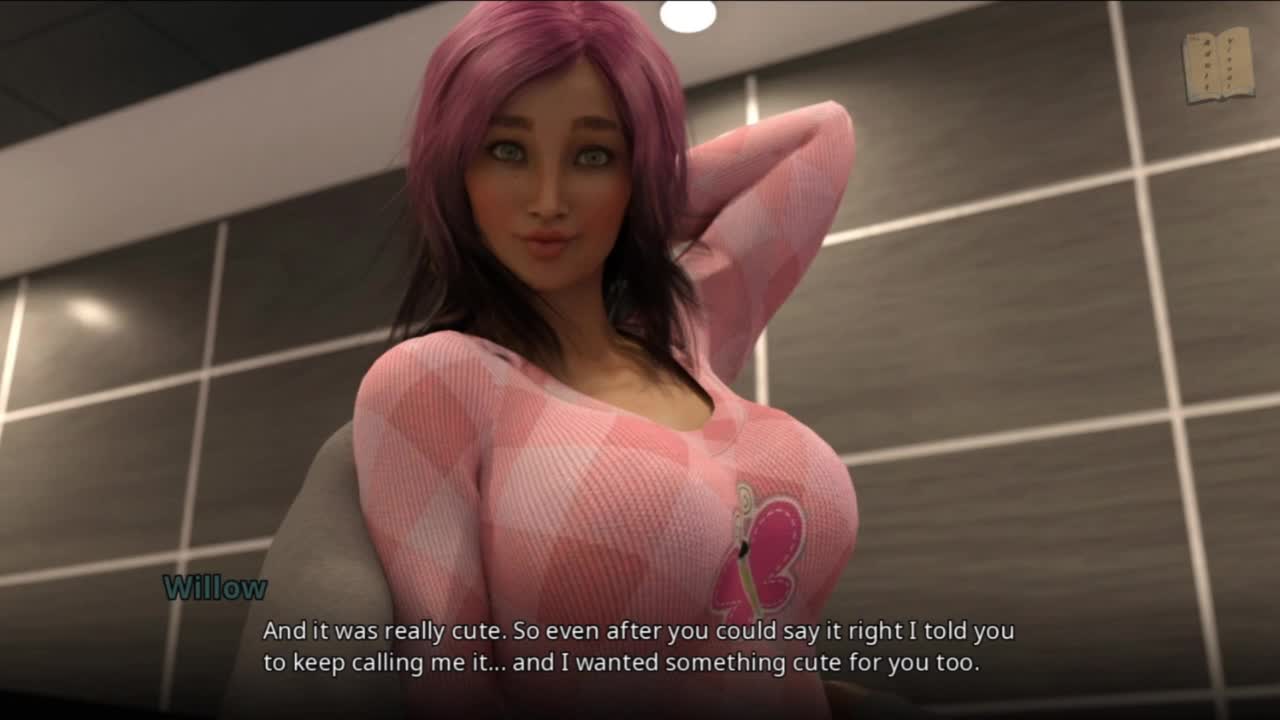Open the journal book icon
Viewport: 1280px width, 720px height.
pos(1218,66)
